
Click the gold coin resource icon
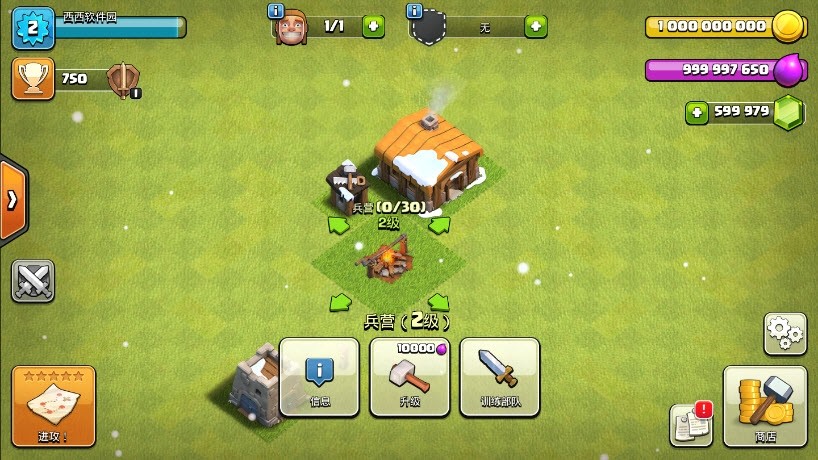789,26
